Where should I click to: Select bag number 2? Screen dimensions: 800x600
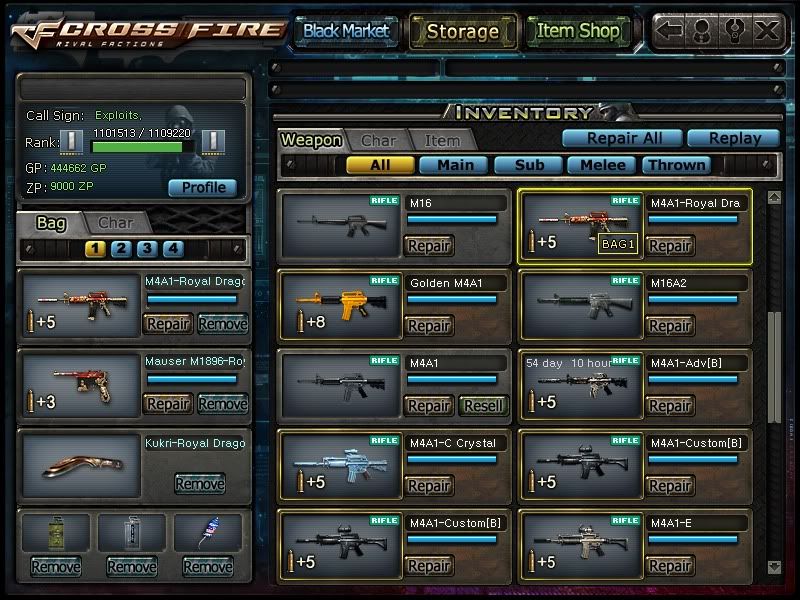pos(121,248)
